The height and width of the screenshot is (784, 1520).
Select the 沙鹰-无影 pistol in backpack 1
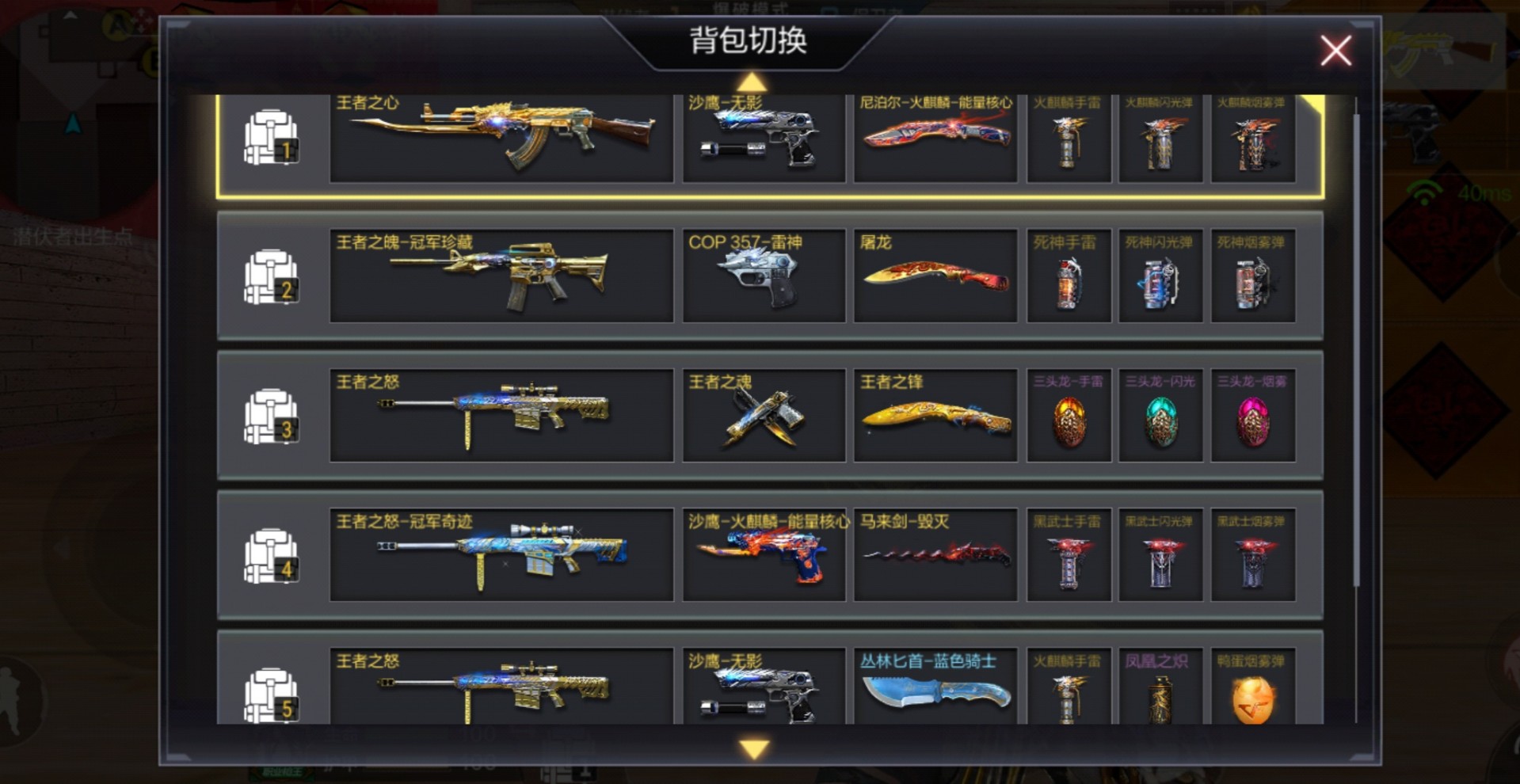tap(764, 139)
